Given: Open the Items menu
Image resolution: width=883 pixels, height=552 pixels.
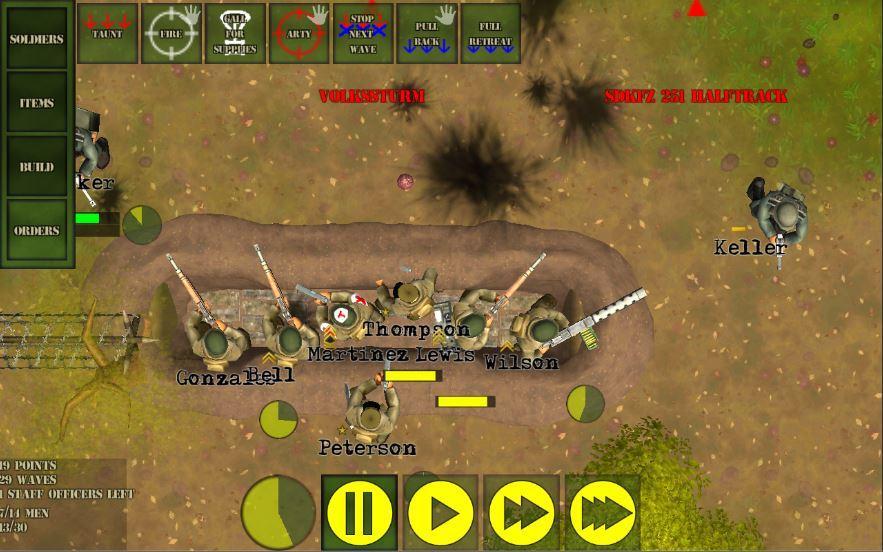Looking at the screenshot, I should coord(37,103).
